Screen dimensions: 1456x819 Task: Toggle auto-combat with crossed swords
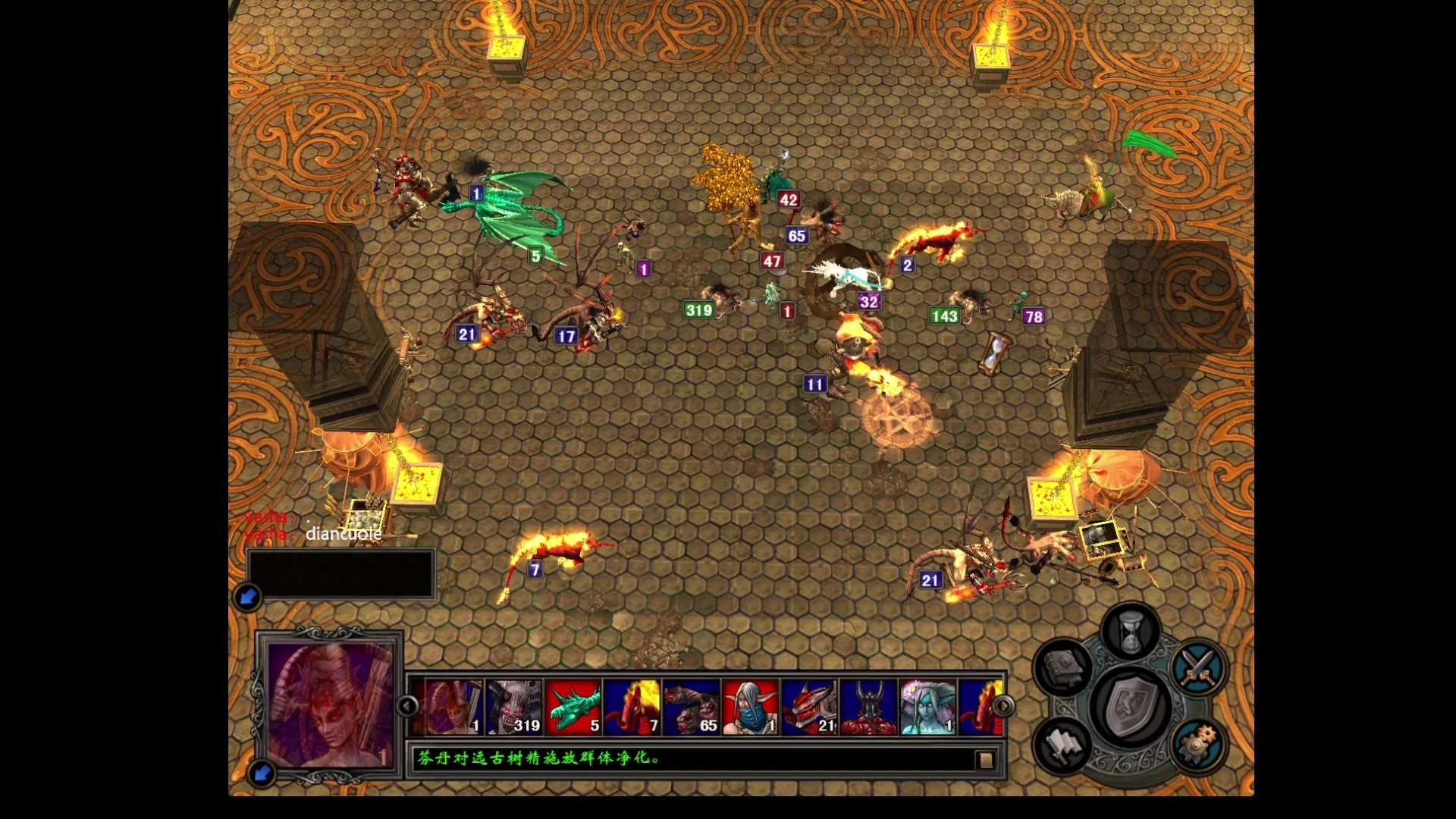click(1197, 667)
